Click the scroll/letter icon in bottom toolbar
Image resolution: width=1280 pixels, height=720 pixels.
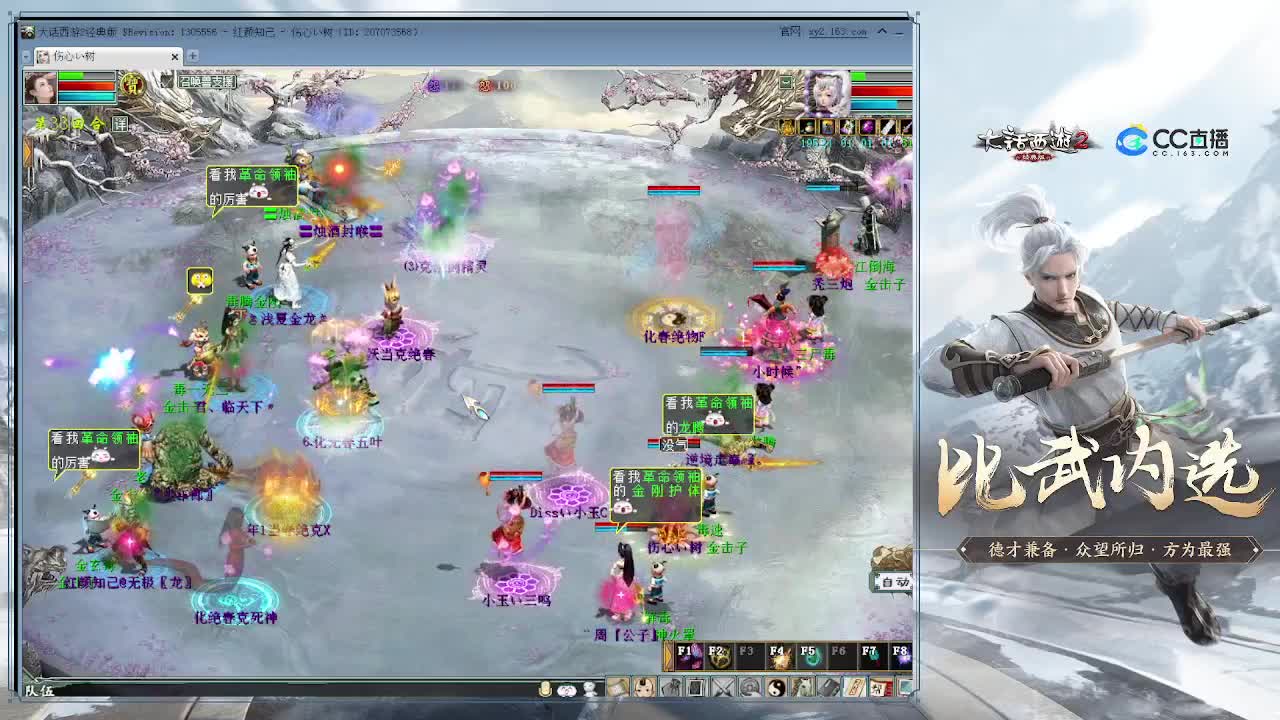pos(855,688)
